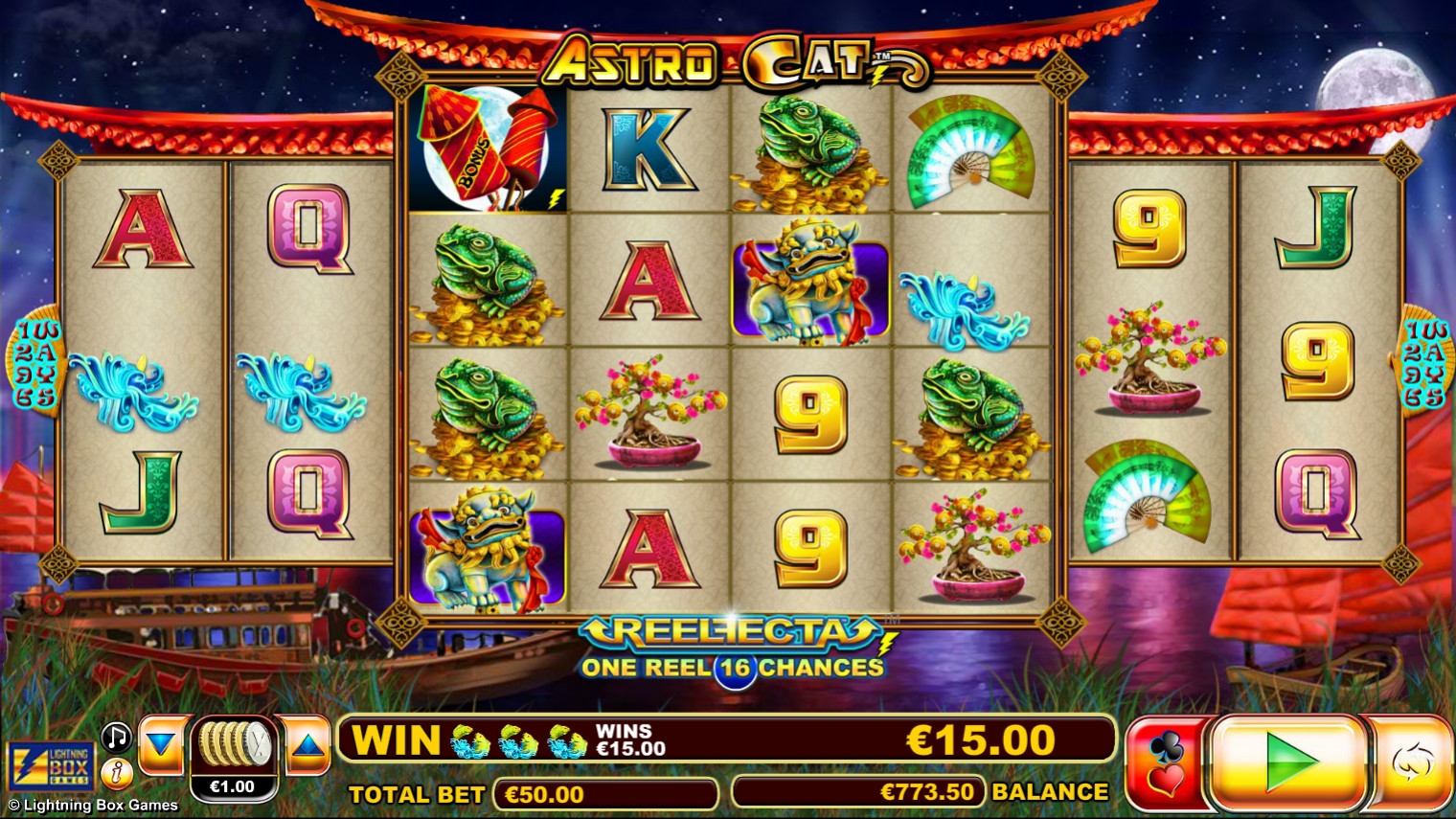Increase coin value with the blue up arrow
The width and height of the screenshot is (1456, 819).
[x=307, y=745]
